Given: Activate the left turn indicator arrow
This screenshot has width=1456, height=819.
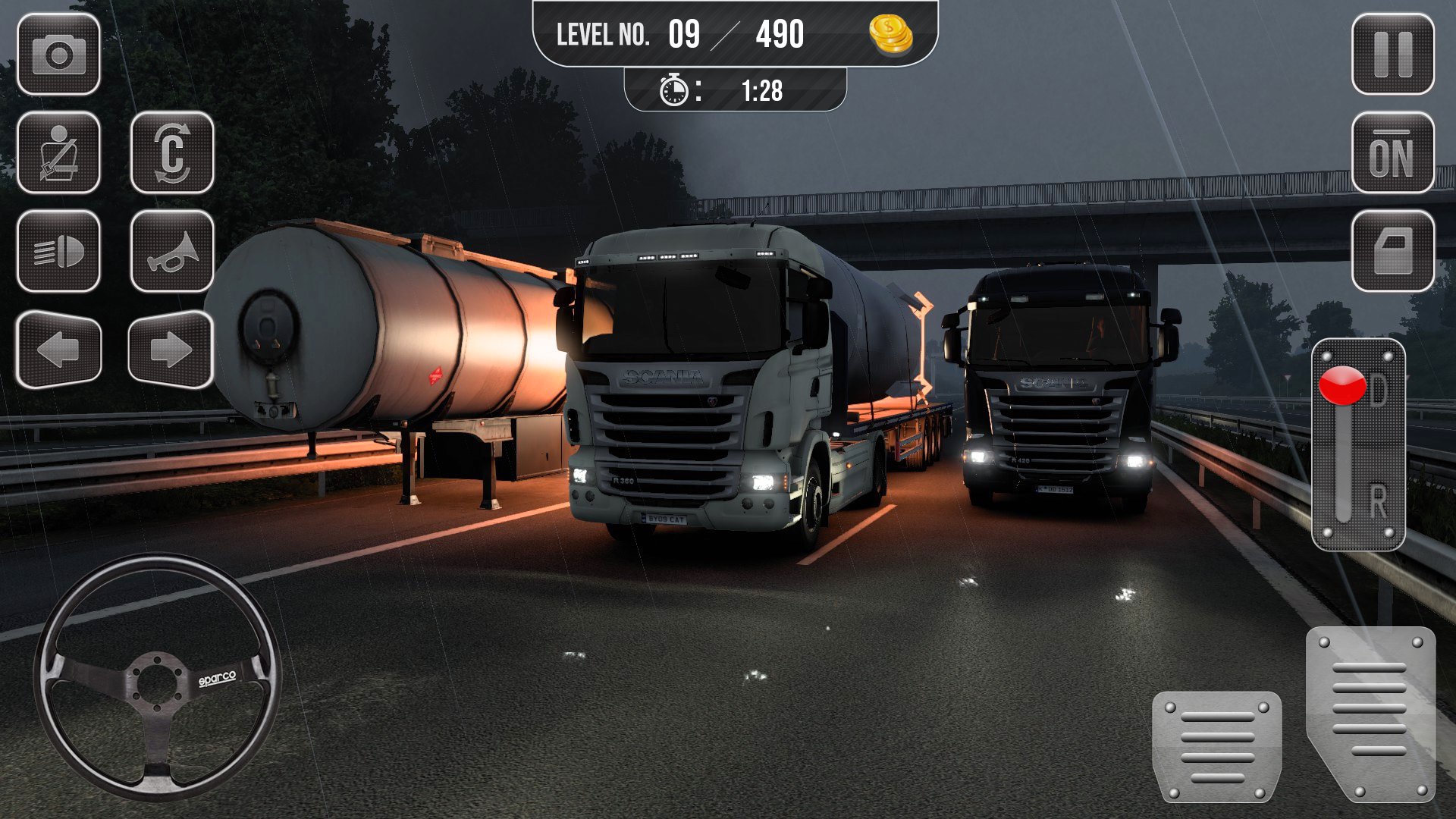Looking at the screenshot, I should point(58,350).
